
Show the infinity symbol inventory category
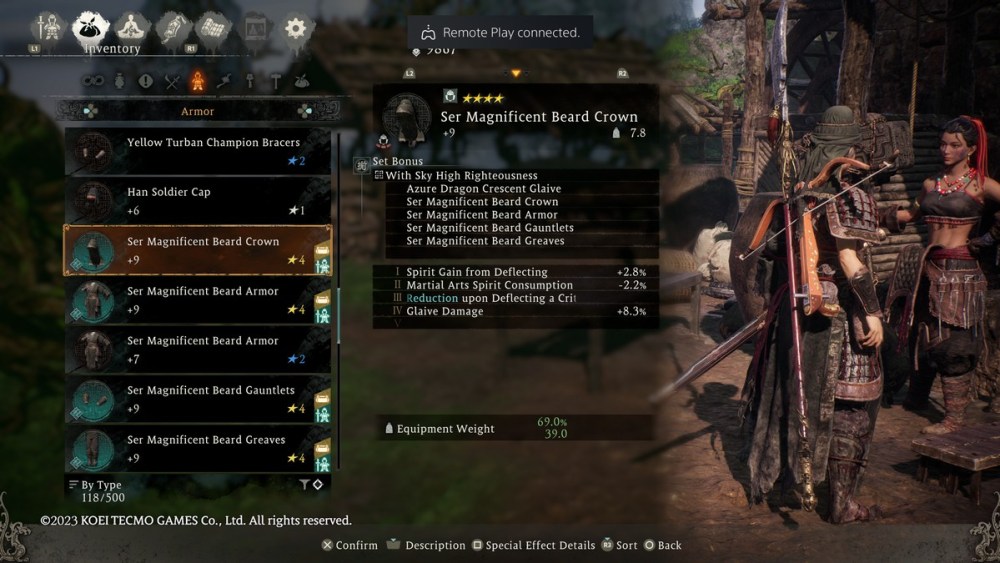93,81
